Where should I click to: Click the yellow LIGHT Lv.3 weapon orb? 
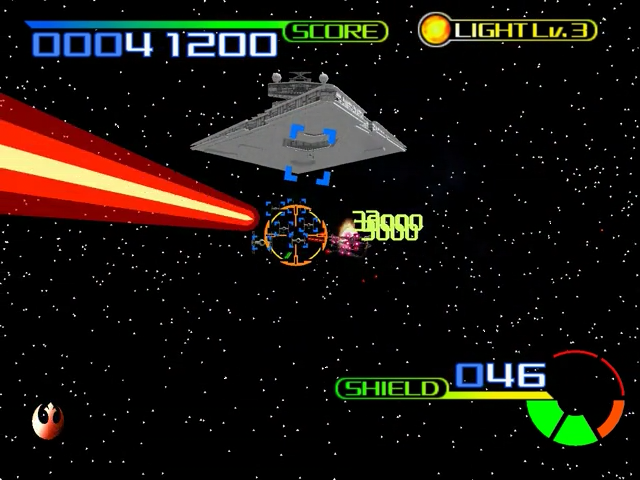pyautogui.click(x=434, y=28)
